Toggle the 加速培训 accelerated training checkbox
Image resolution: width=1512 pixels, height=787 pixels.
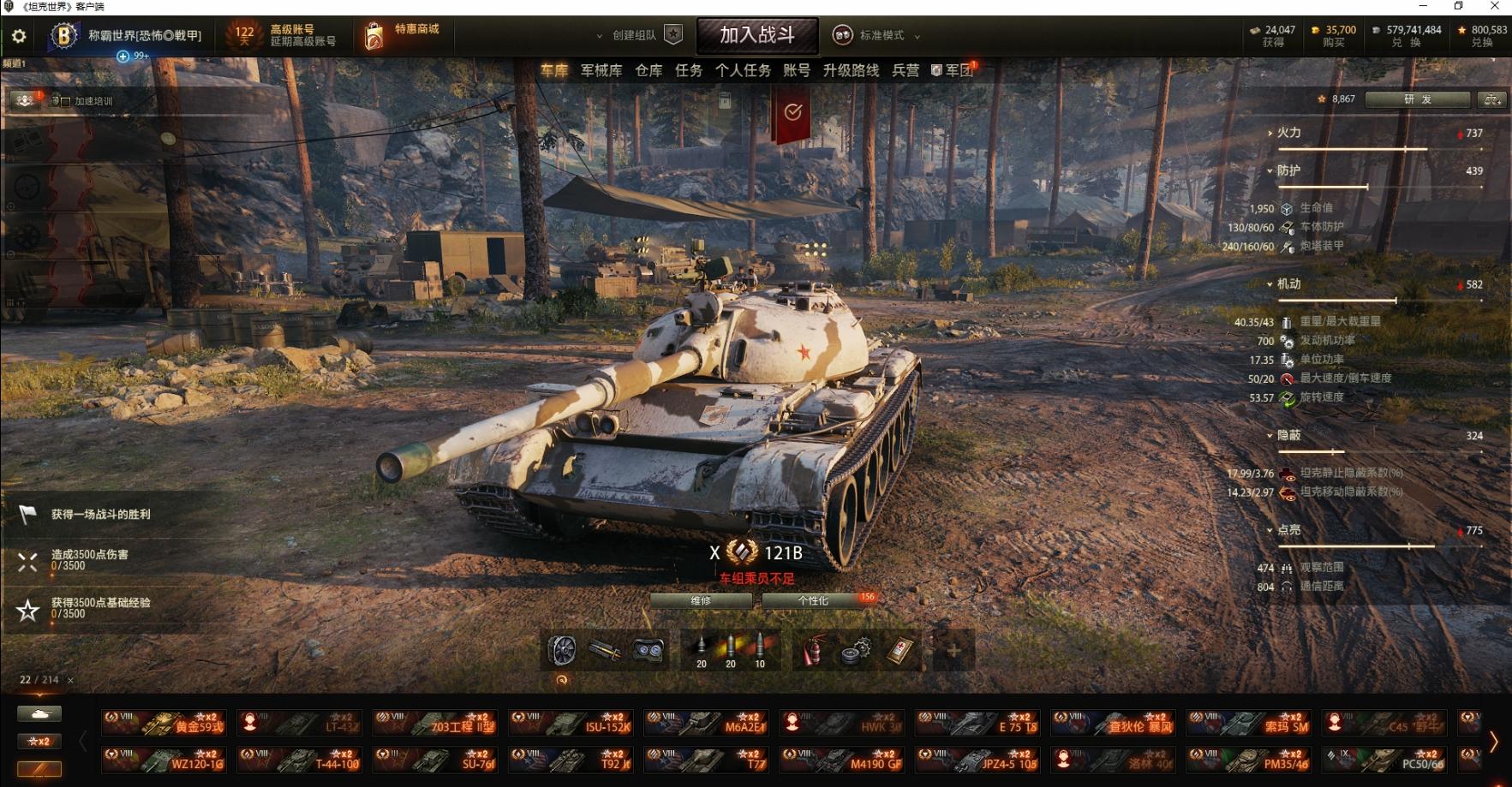pyautogui.click(x=66, y=101)
